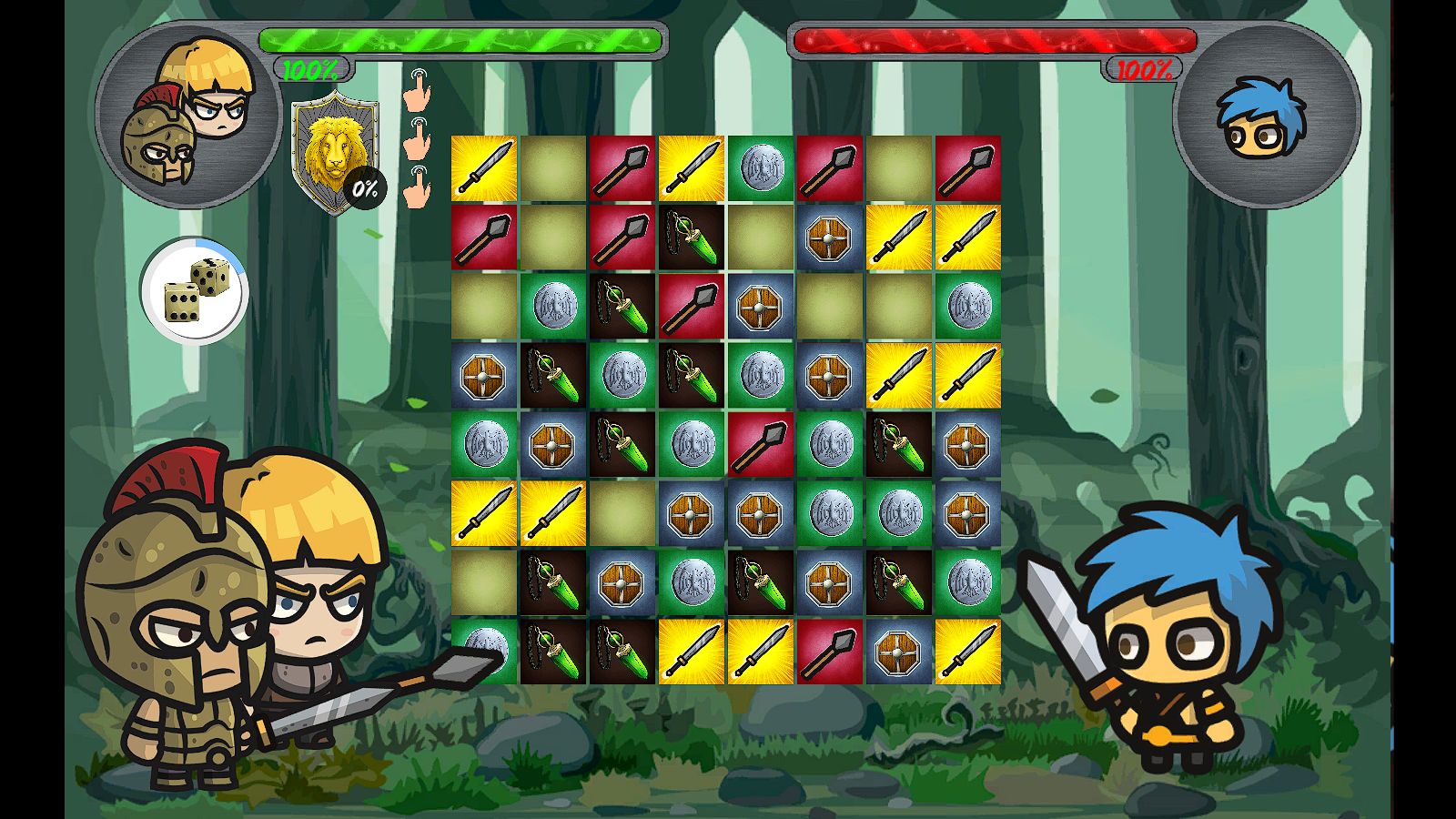Roll the dice button
This screenshot has width=1456, height=819.
pos(194,290)
